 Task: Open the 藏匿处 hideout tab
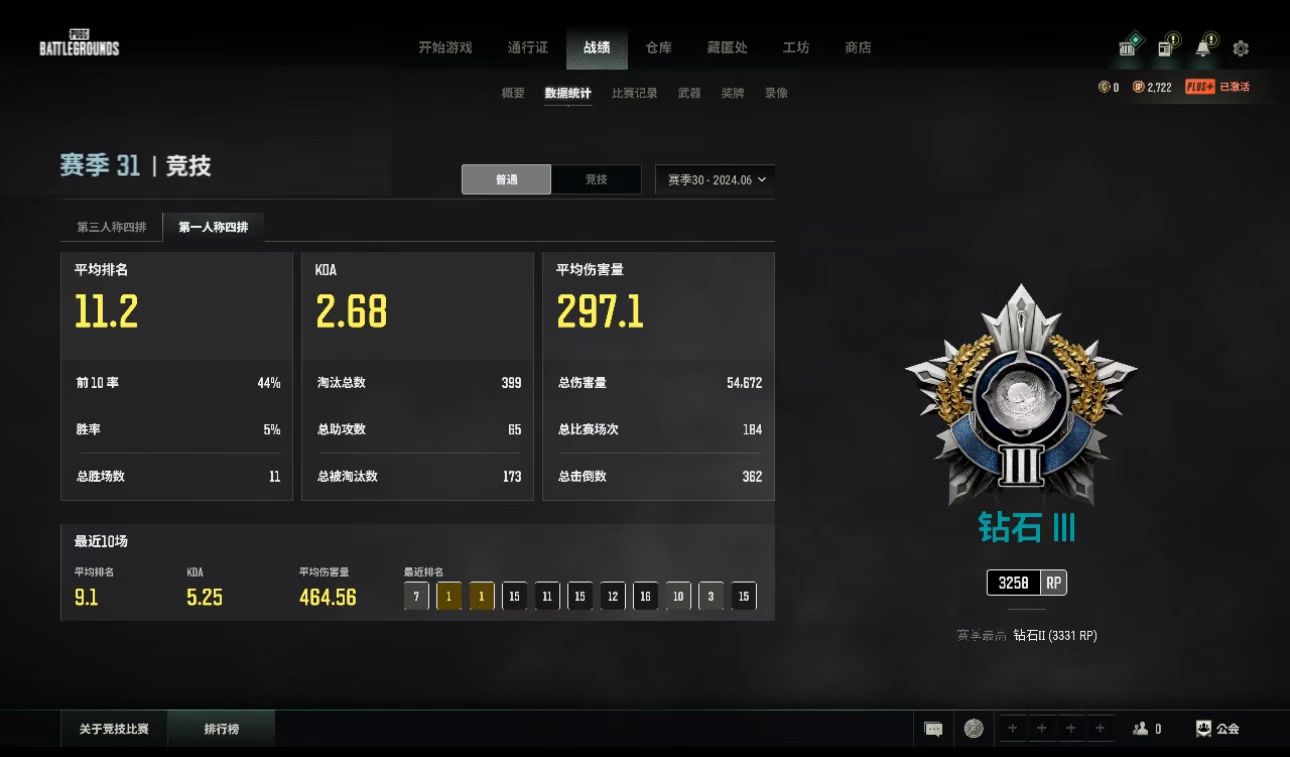point(727,47)
